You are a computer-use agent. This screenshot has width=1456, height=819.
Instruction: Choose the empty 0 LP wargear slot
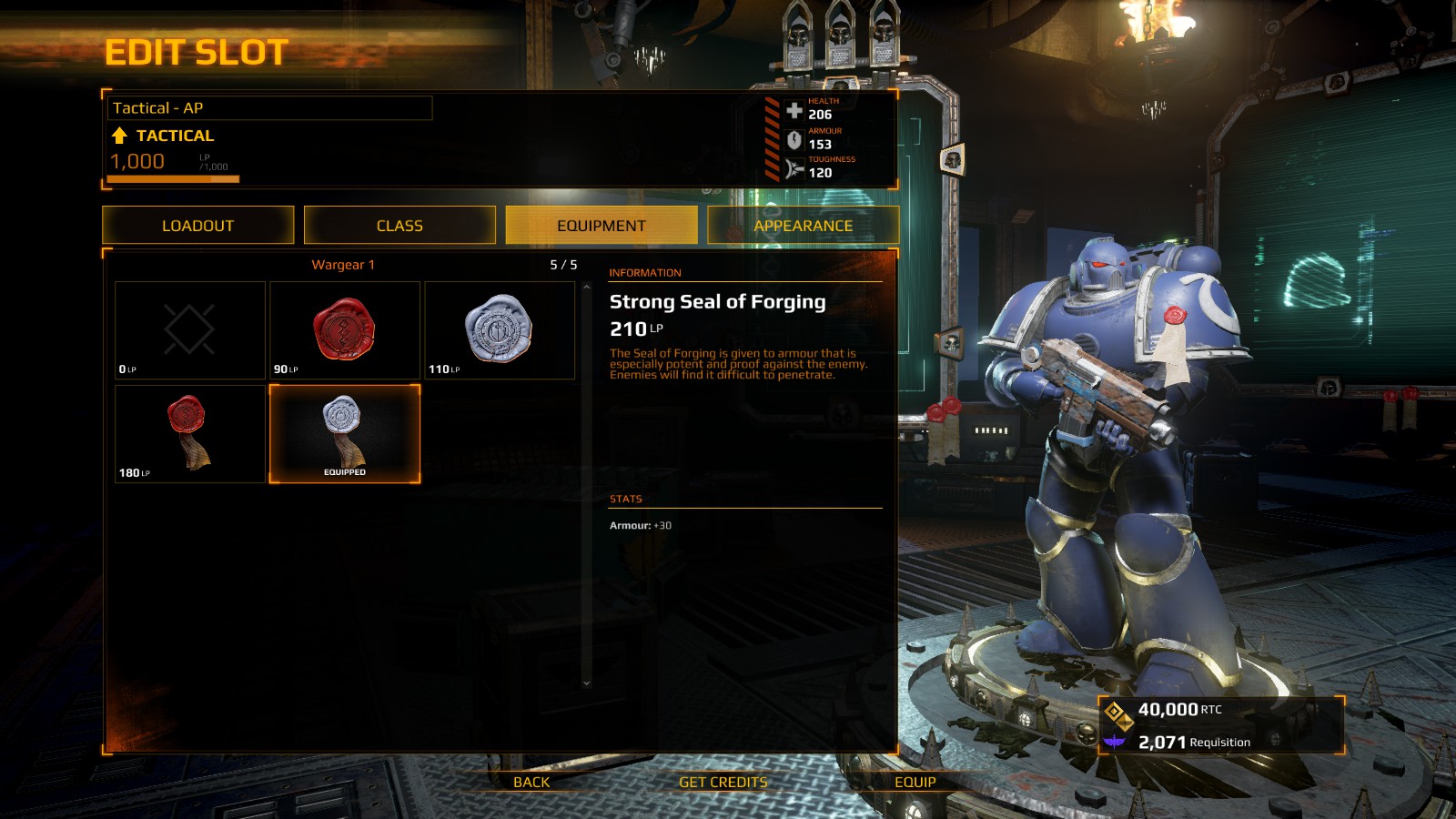[x=190, y=329]
